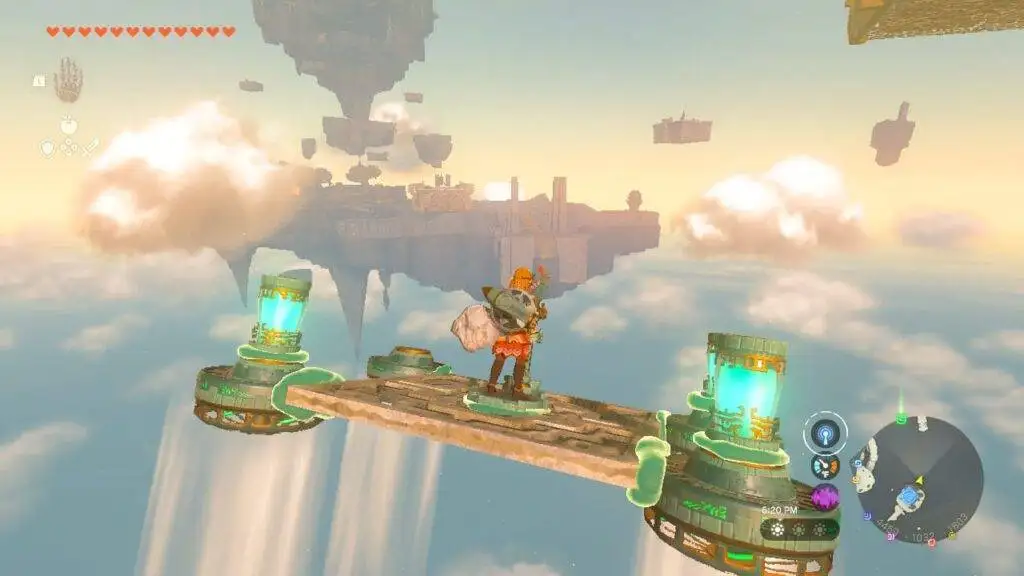The image size is (1024, 576).
Task: Click the green marker on the minimap's edge
Action: point(899,421)
